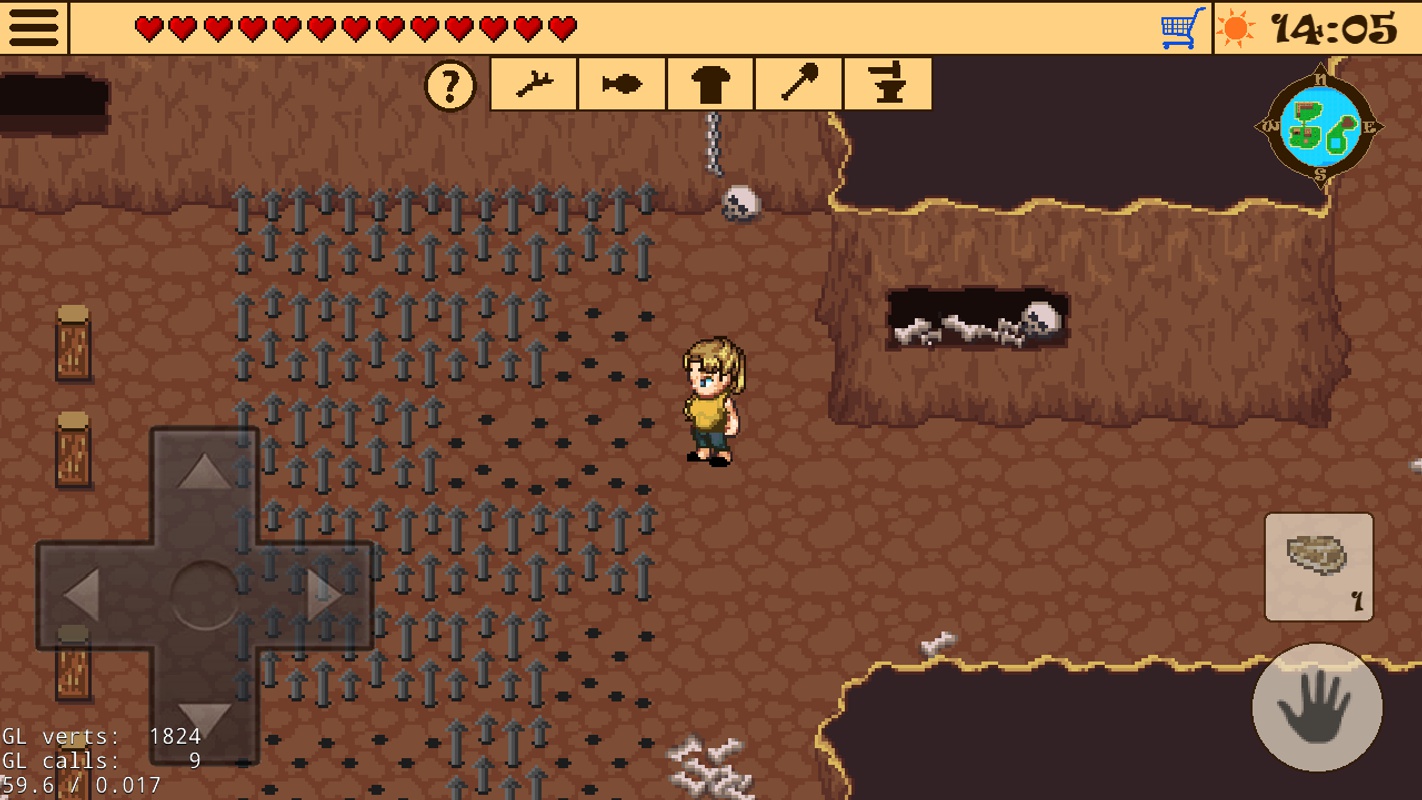The width and height of the screenshot is (1422, 800).
Task: Open the hamburger game menu
Action: [33, 27]
